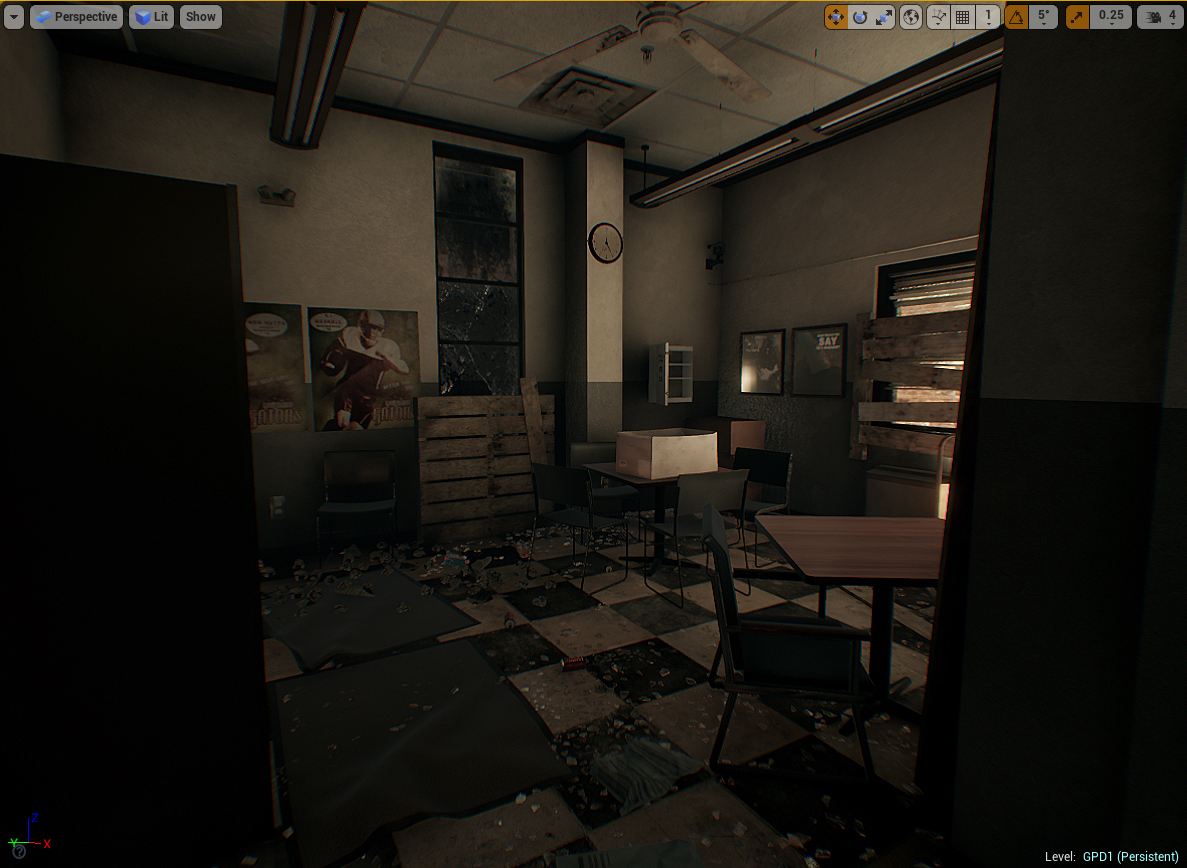
Task: Change the Lit view mode
Action: pyautogui.click(x=151, y=17)
